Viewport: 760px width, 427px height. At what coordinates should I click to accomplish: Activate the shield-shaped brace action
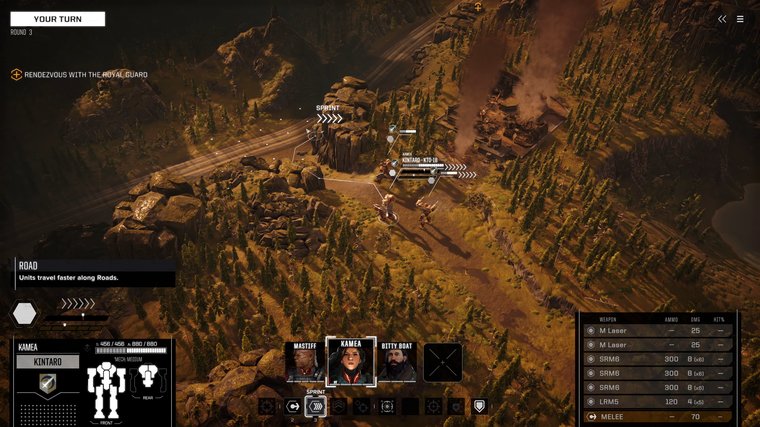pos(480,406)
